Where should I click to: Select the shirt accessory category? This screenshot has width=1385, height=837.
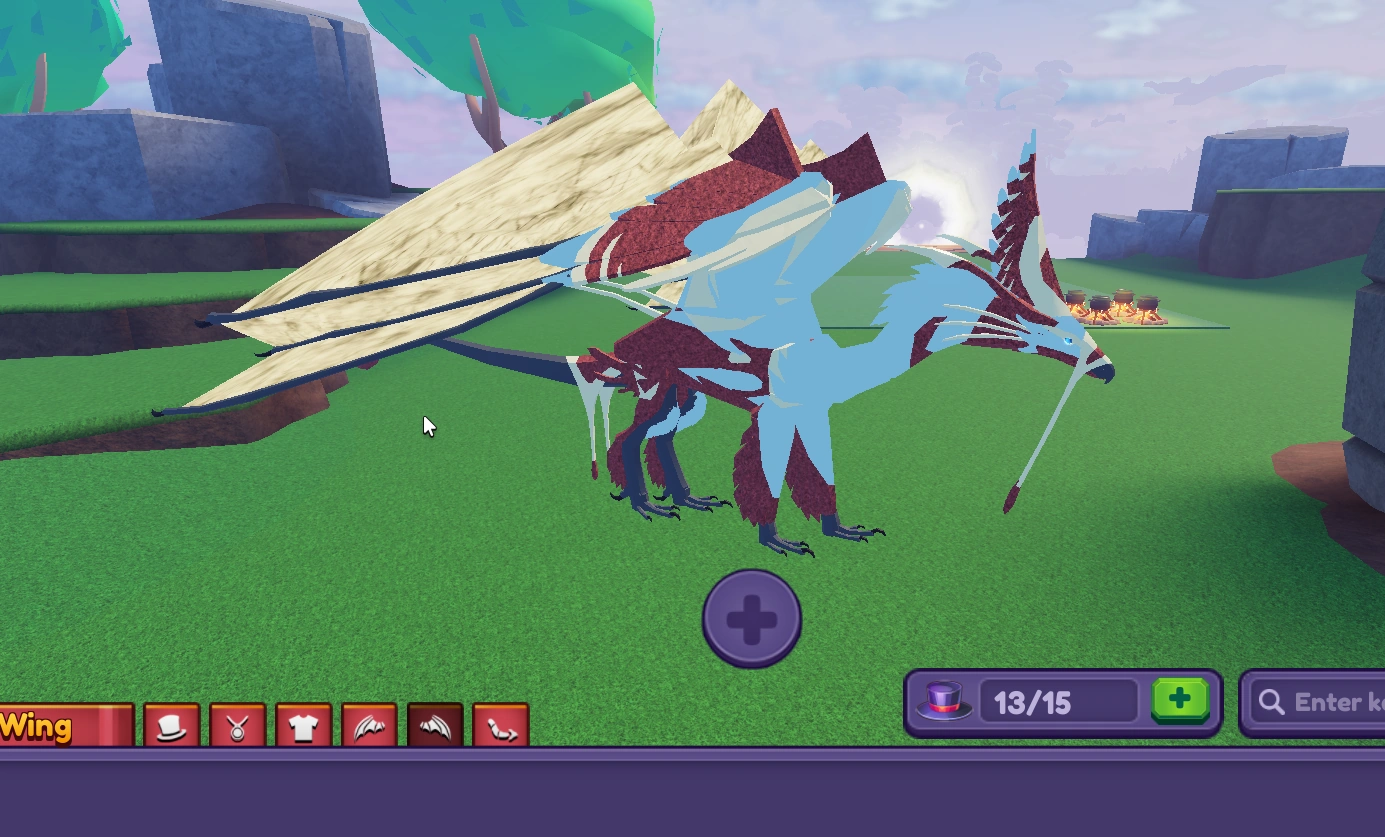[305, 727]
